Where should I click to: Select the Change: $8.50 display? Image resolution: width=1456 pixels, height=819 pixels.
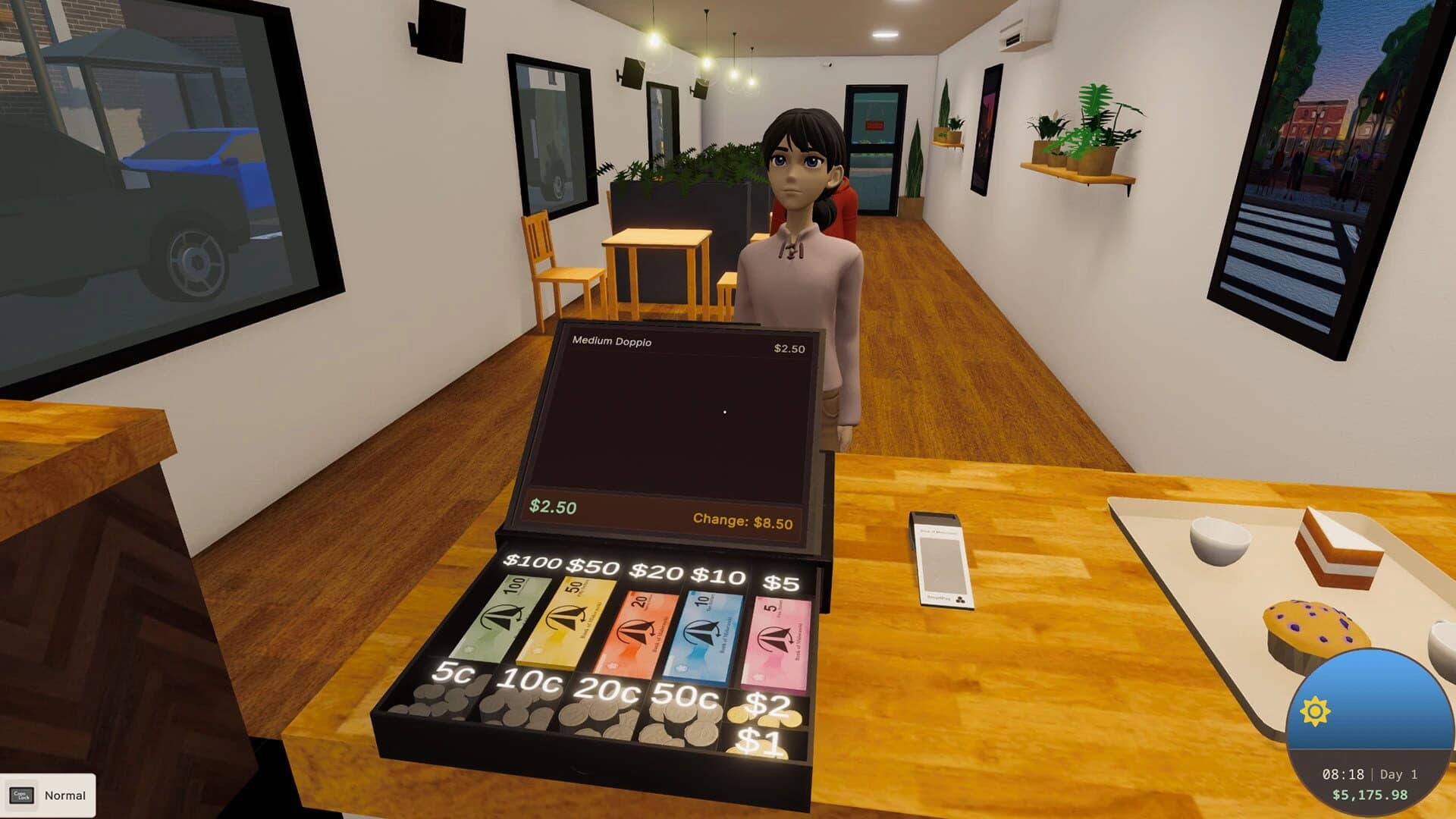click(x=743, y=519)
